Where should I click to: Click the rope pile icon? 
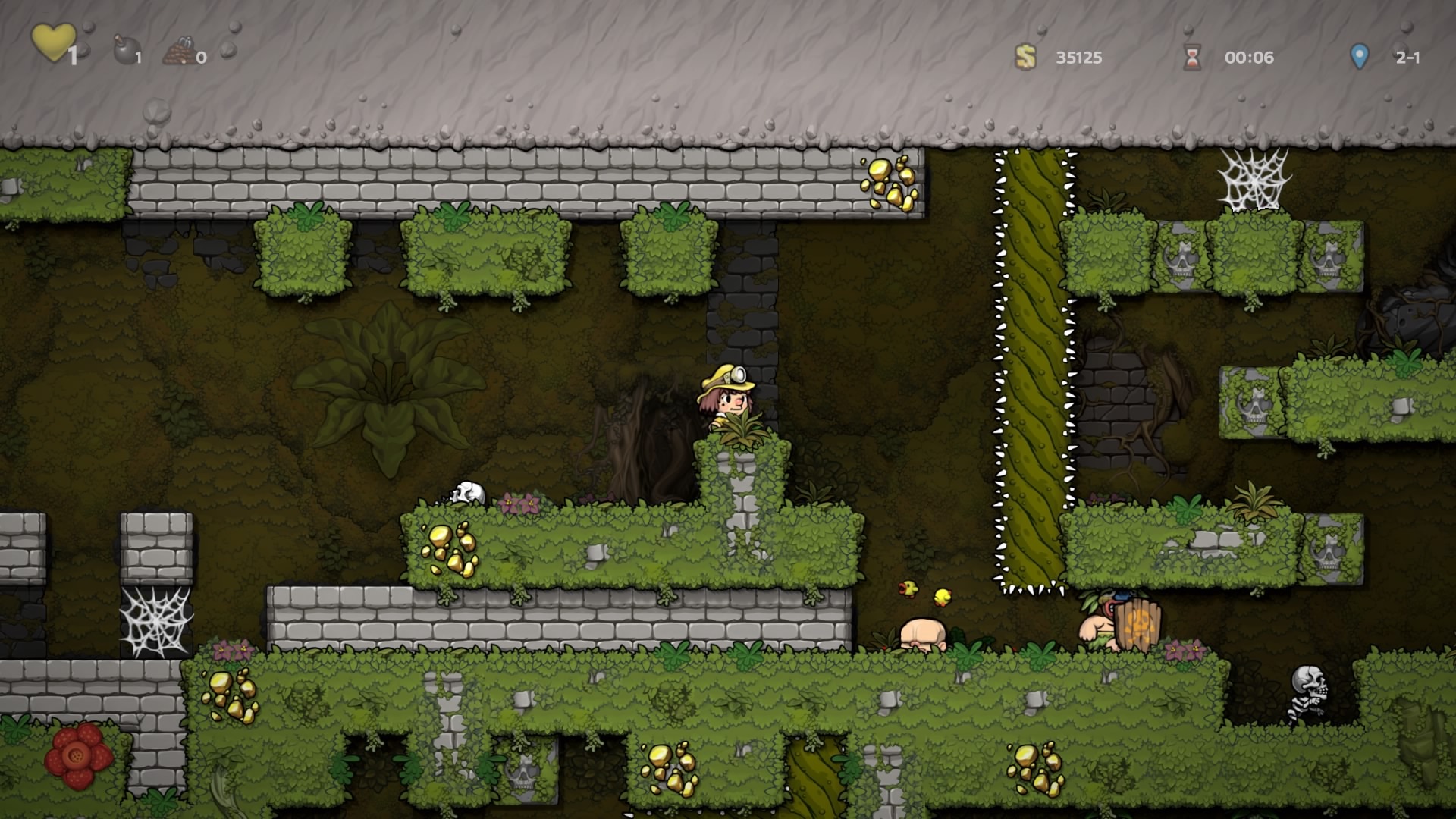point(179,52)
